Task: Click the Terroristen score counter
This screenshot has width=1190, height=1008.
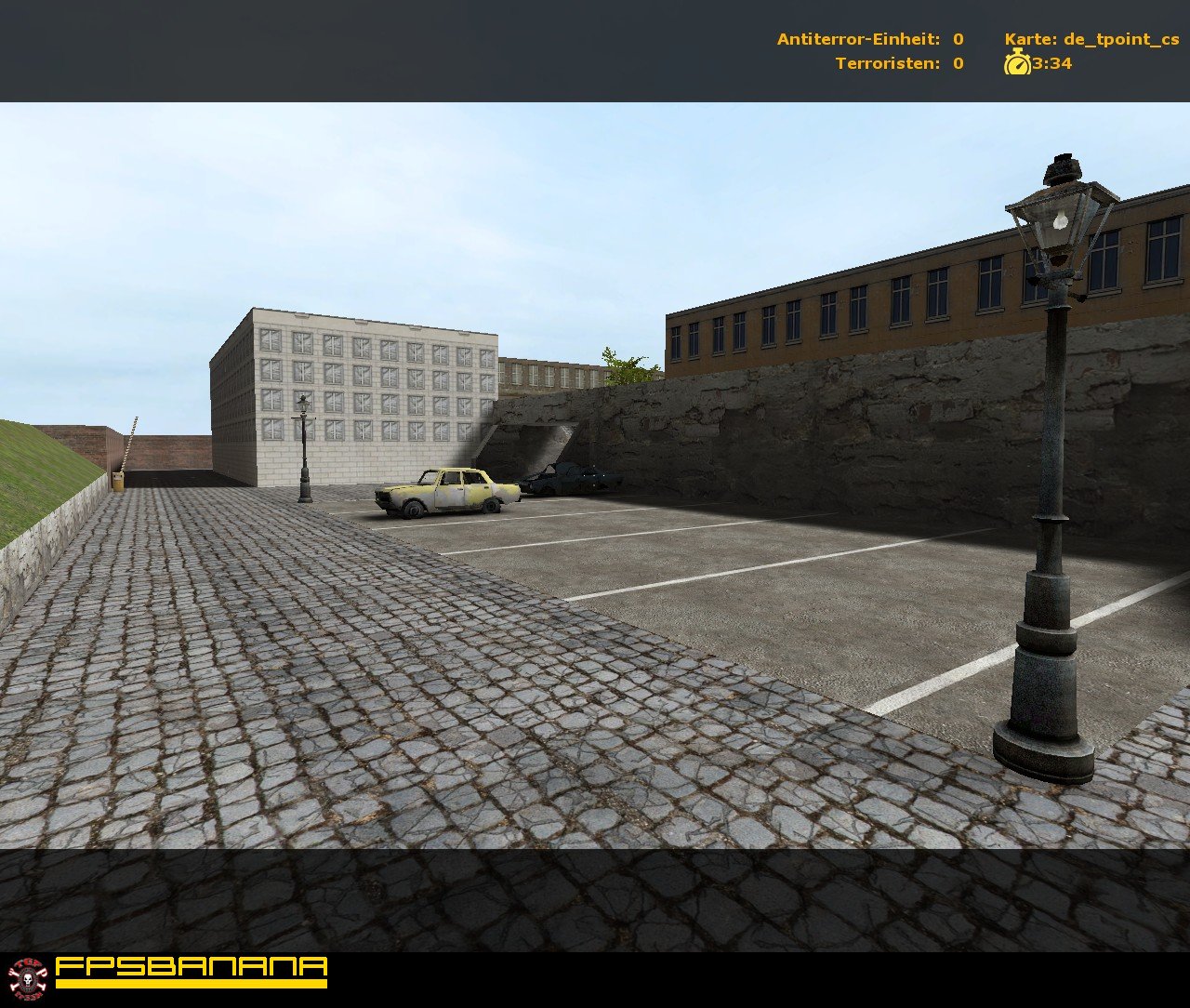Action: coord(897,64)
